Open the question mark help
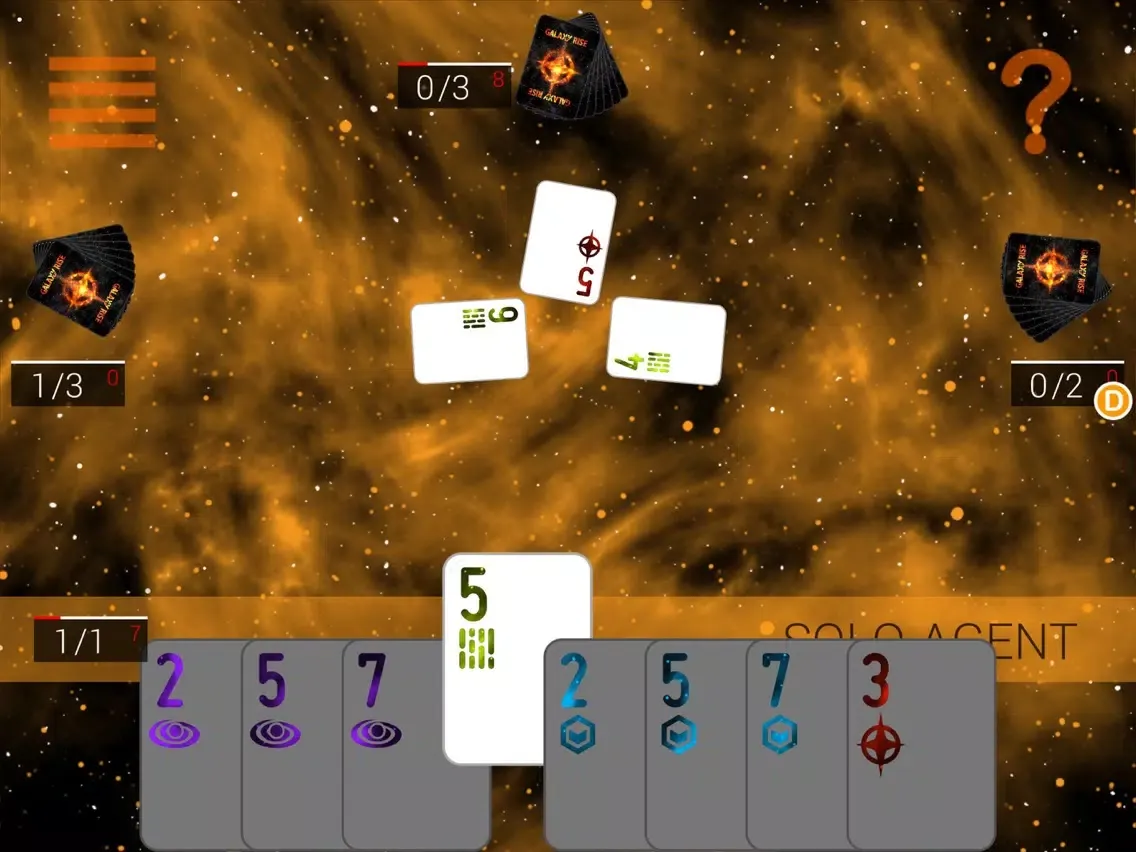 tap(1036, 102)
